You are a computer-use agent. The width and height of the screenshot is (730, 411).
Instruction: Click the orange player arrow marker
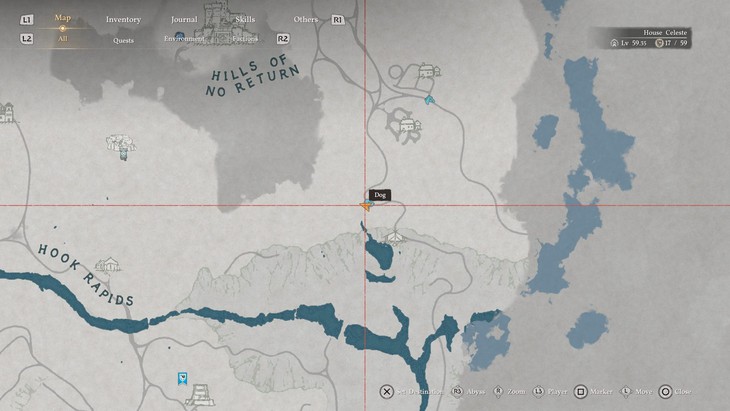coord(367,206)
